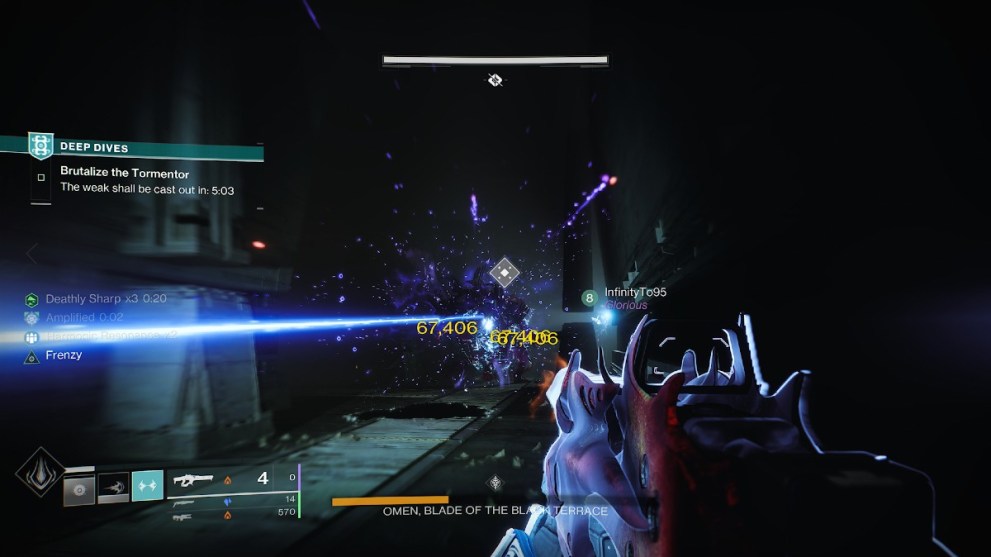Trigger the highlighted cyan class ability

click(x=147, y=486)
